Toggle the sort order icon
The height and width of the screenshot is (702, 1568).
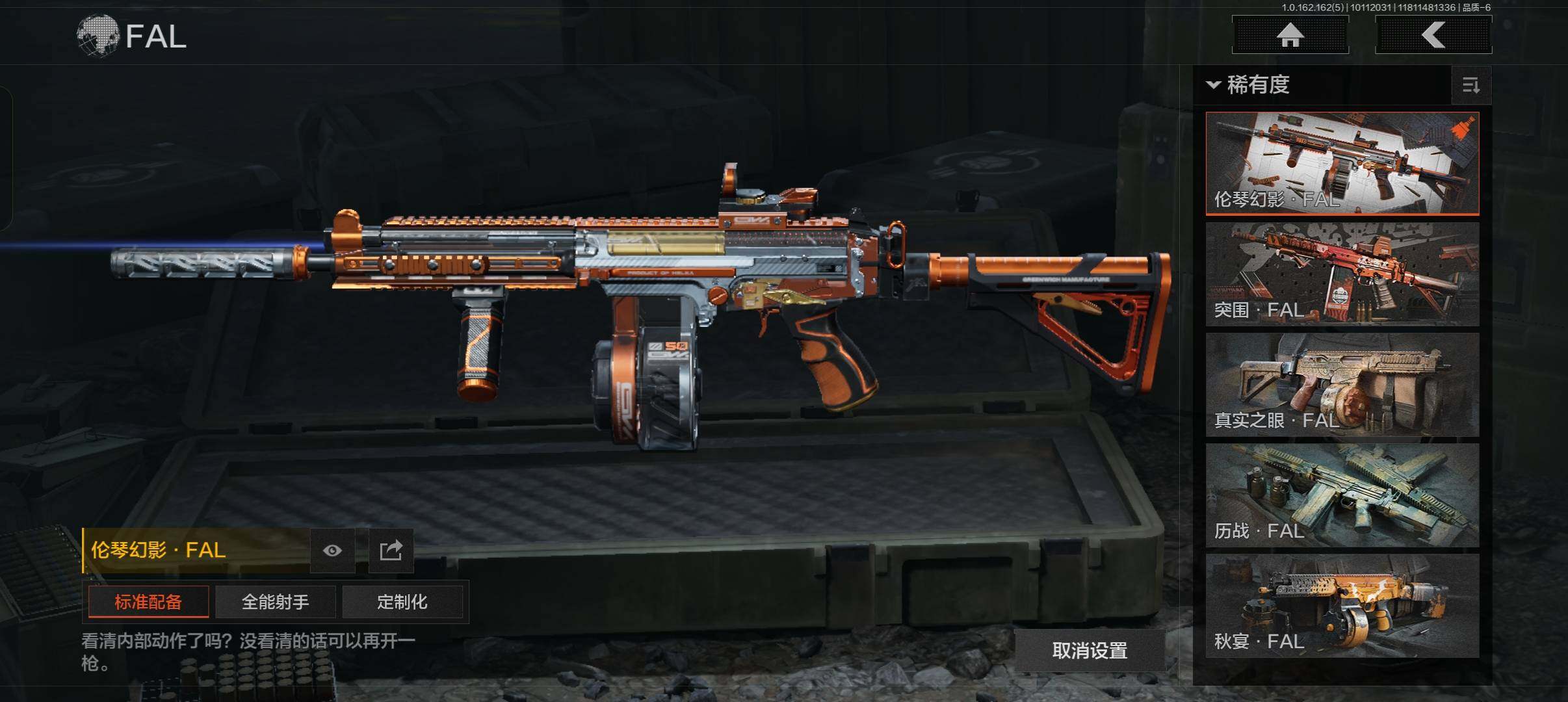[x=1470, y=85]
